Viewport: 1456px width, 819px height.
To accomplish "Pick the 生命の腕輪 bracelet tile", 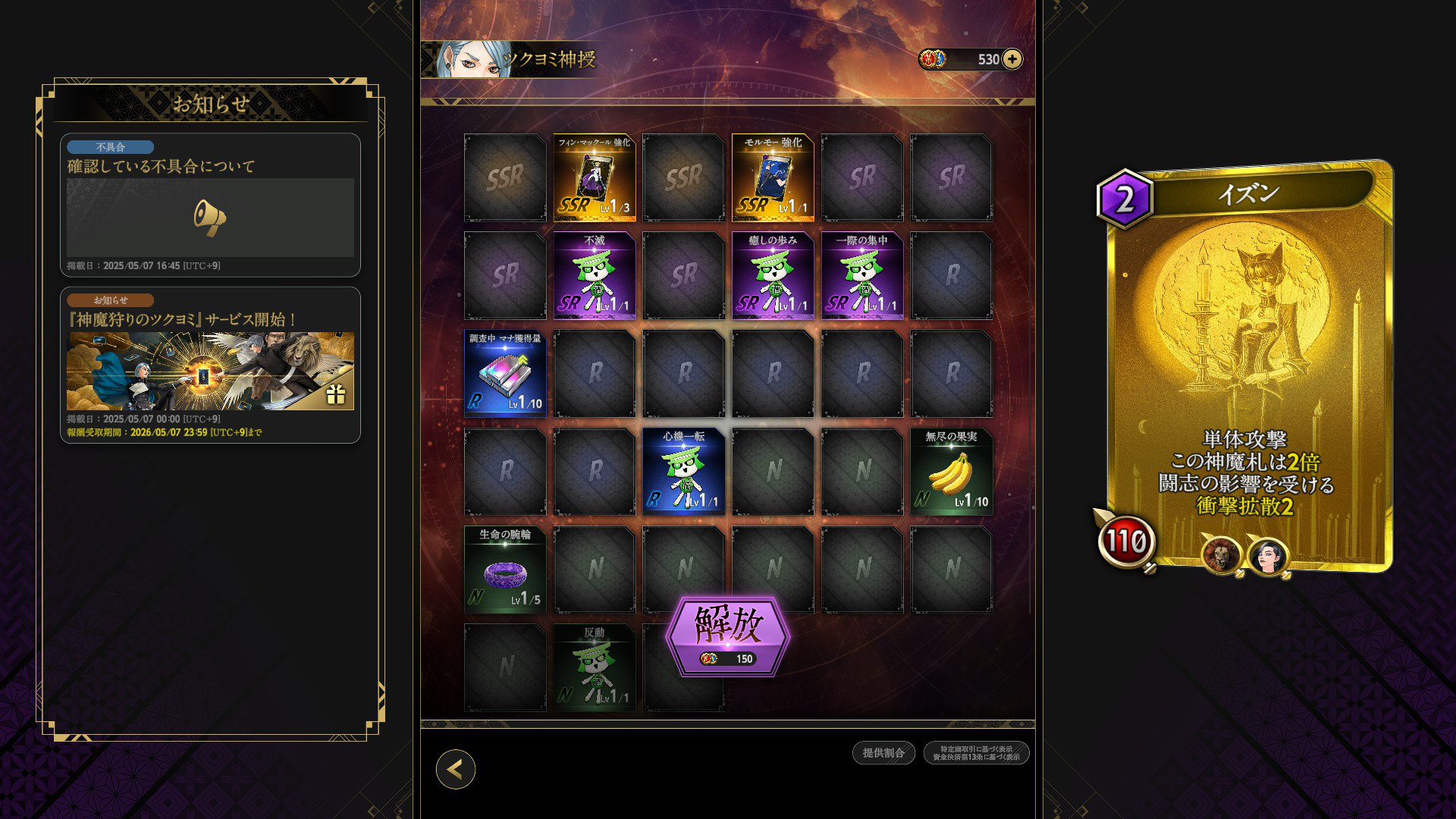I will (x=505, y=570).
